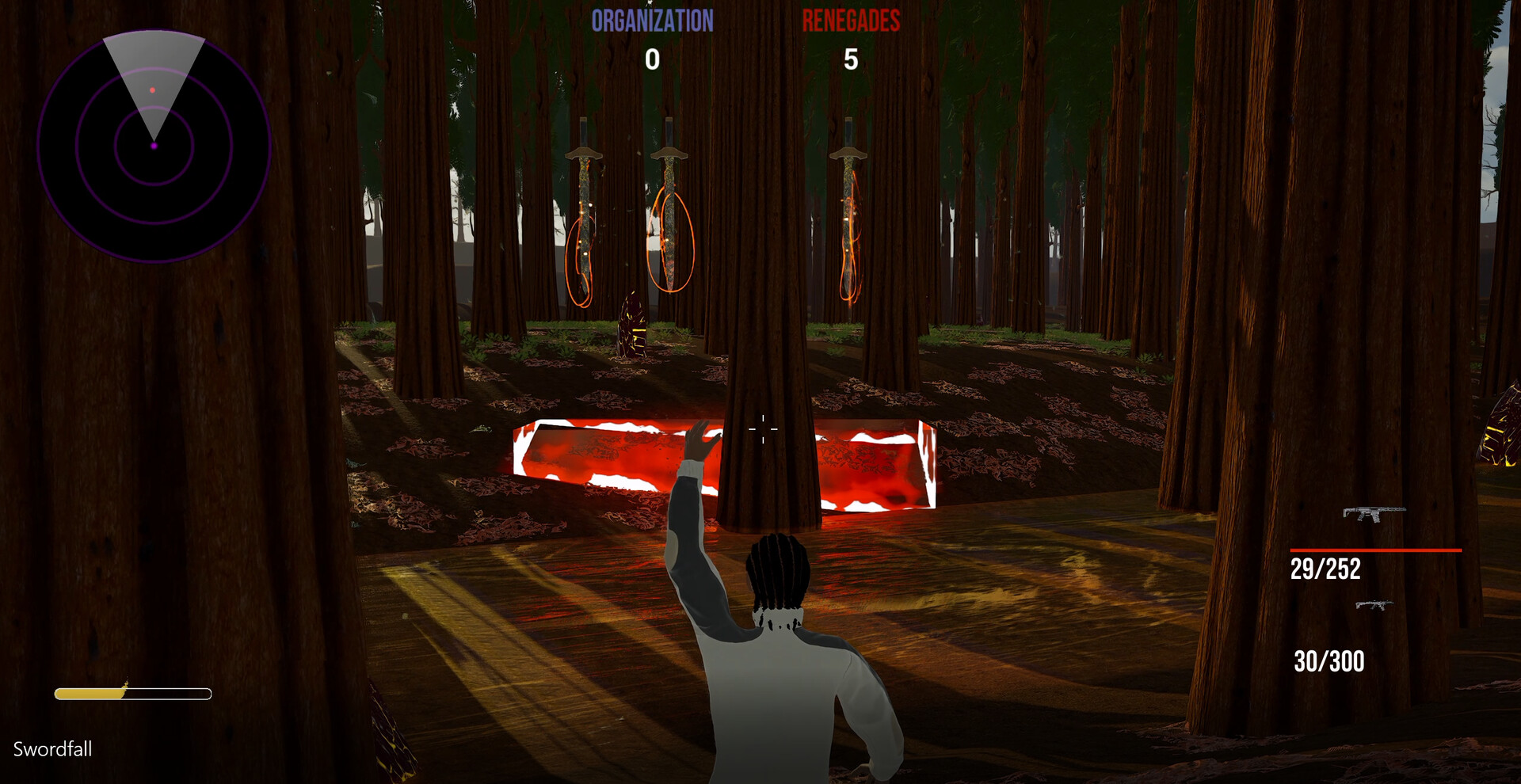Screen dimensions: 1521x784
Task: Click the Swordfall game mode text
Action: click(x=52, y=749)
